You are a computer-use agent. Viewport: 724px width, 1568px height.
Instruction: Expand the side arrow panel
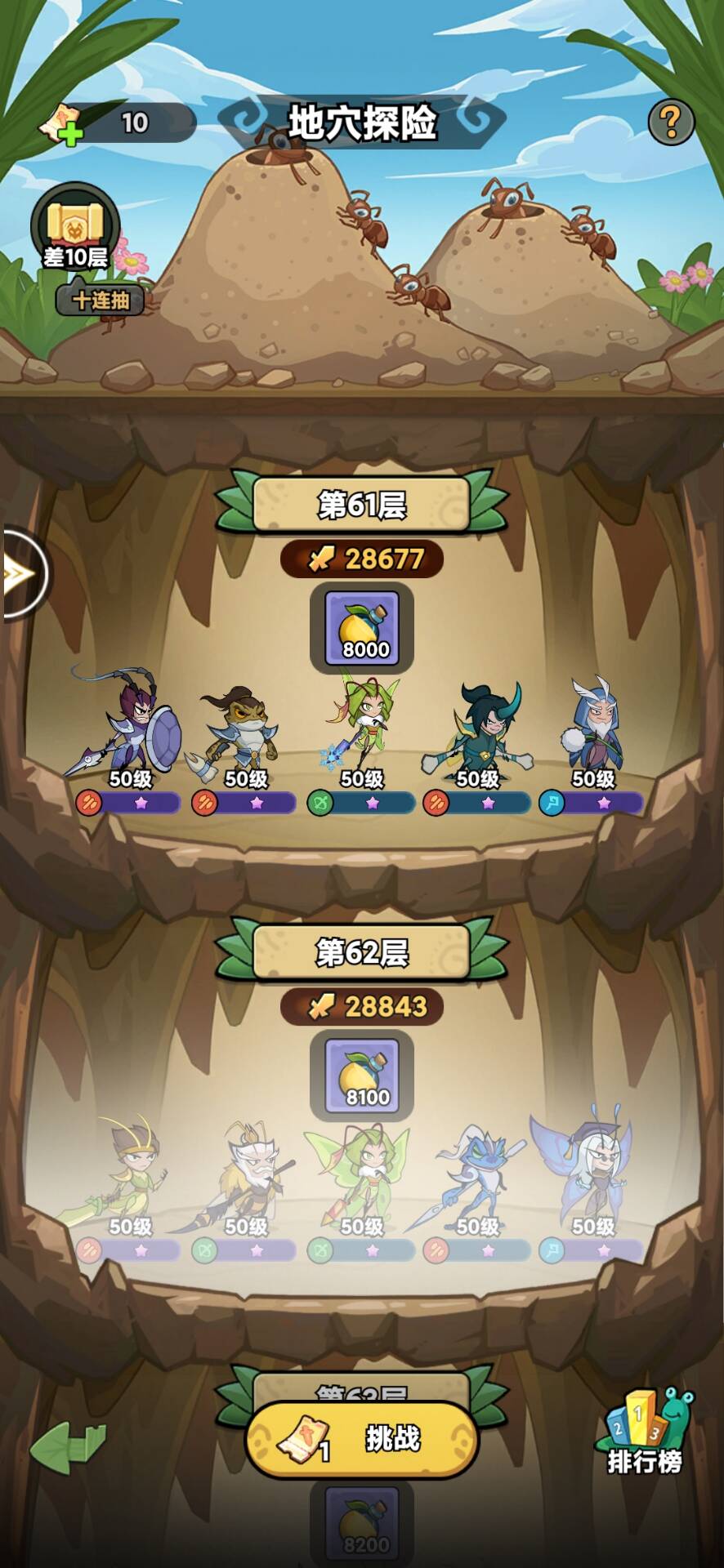23,573
